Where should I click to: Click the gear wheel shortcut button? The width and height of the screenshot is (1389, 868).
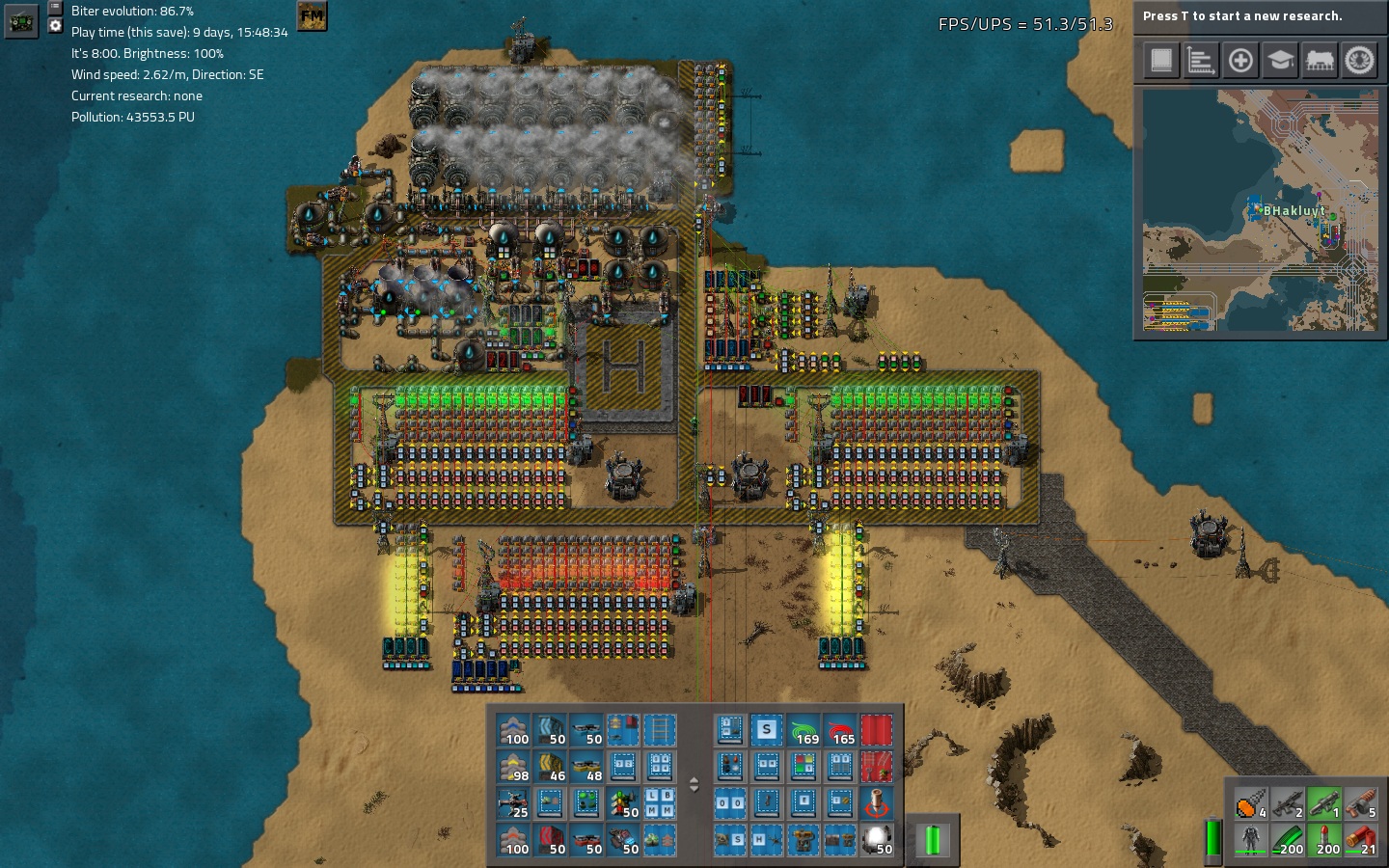coord(1359,61)
